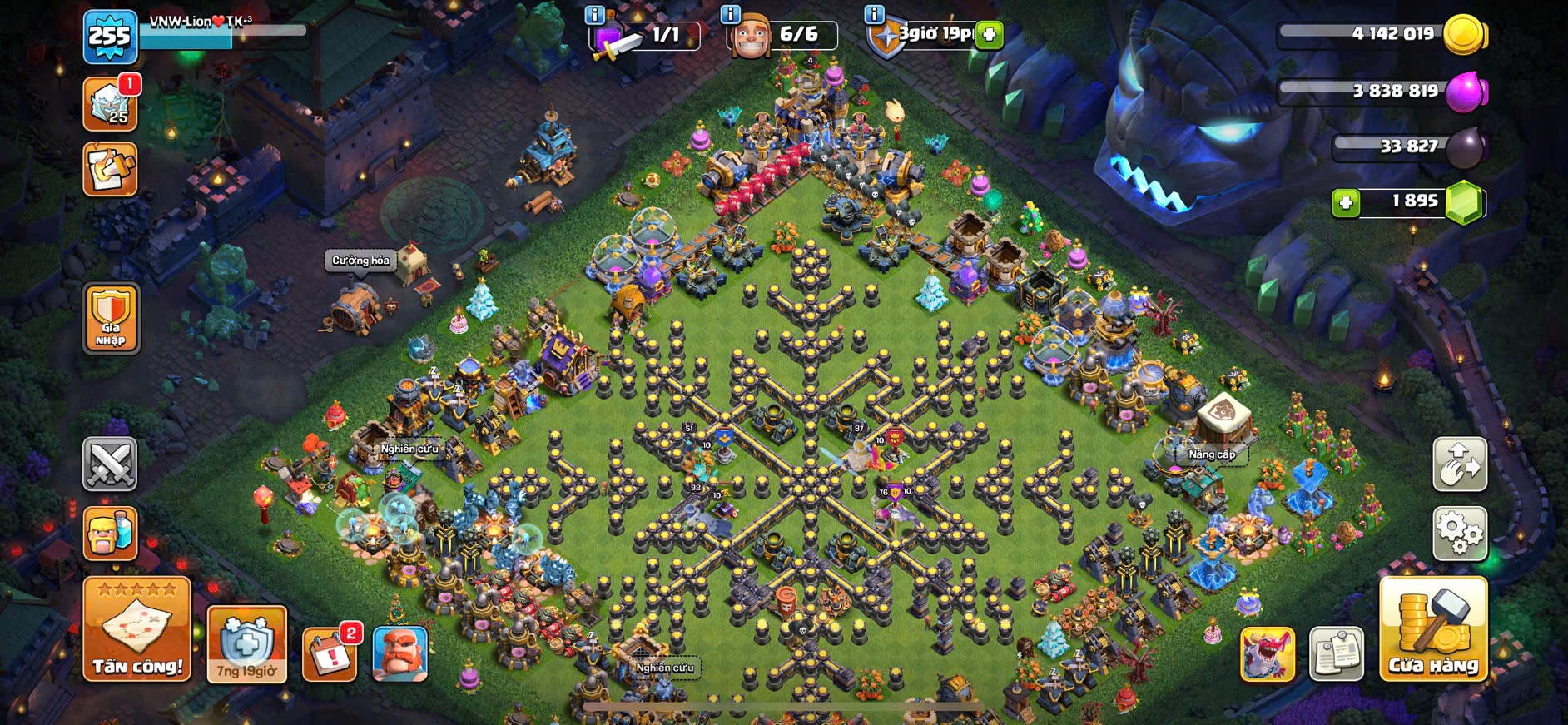The image size is (1568, 725).
Task: Open the events calendar icon
Action: [x=330, y=653]
